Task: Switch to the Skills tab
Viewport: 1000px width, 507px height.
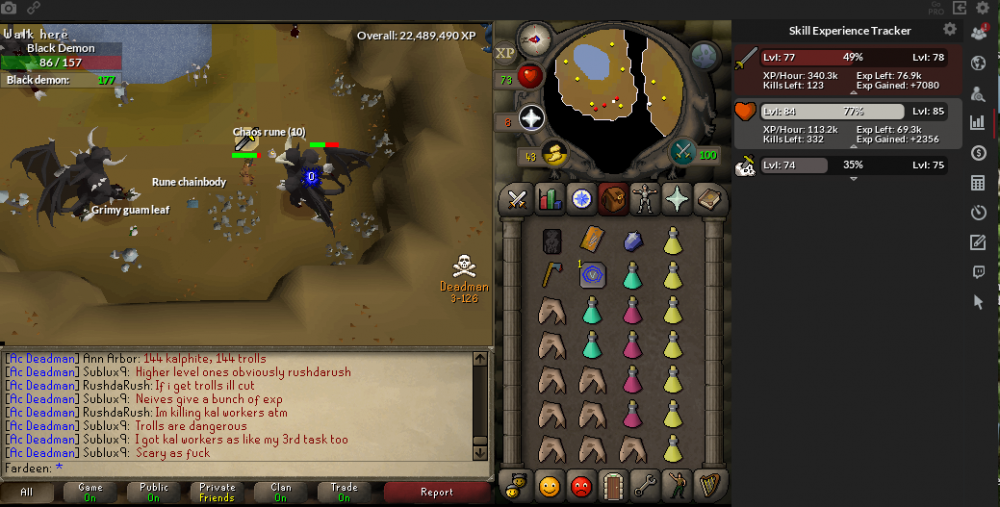Action: pyautogui.click(x=549, y=199)
